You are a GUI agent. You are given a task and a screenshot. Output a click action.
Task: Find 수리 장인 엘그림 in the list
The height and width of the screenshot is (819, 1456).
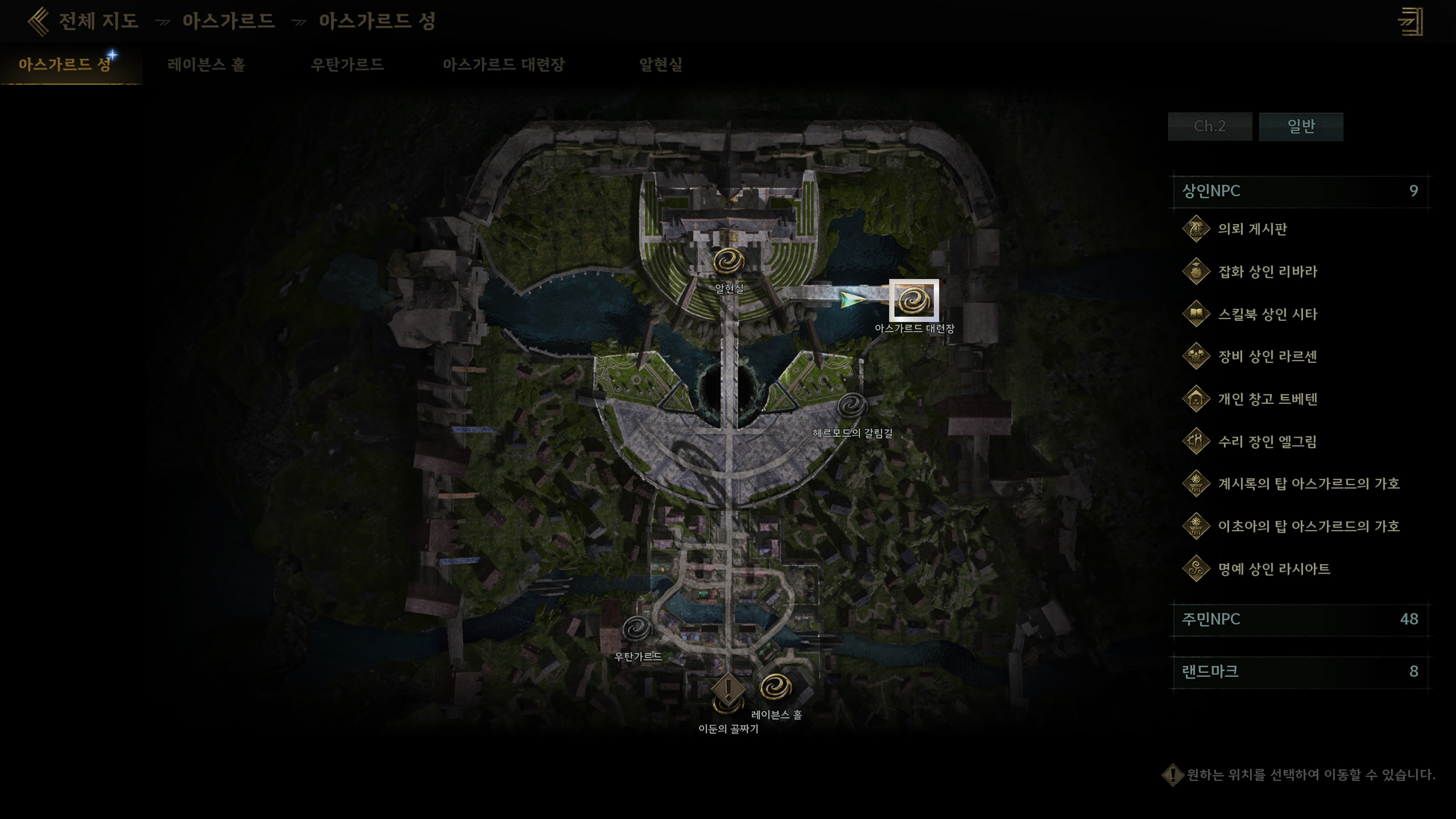pos(1267,441)
